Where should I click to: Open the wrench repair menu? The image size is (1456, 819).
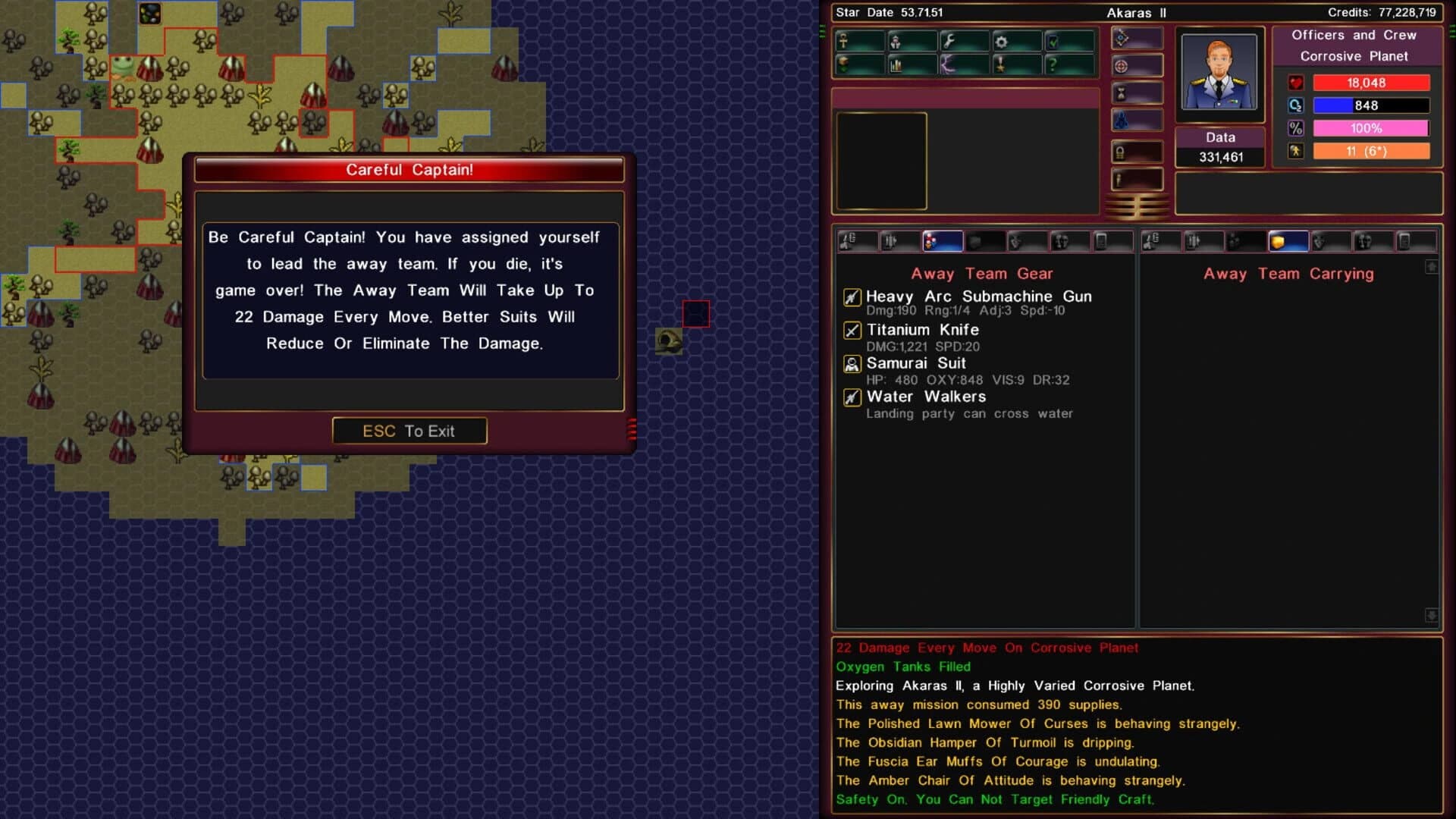[x=949, y=39]
